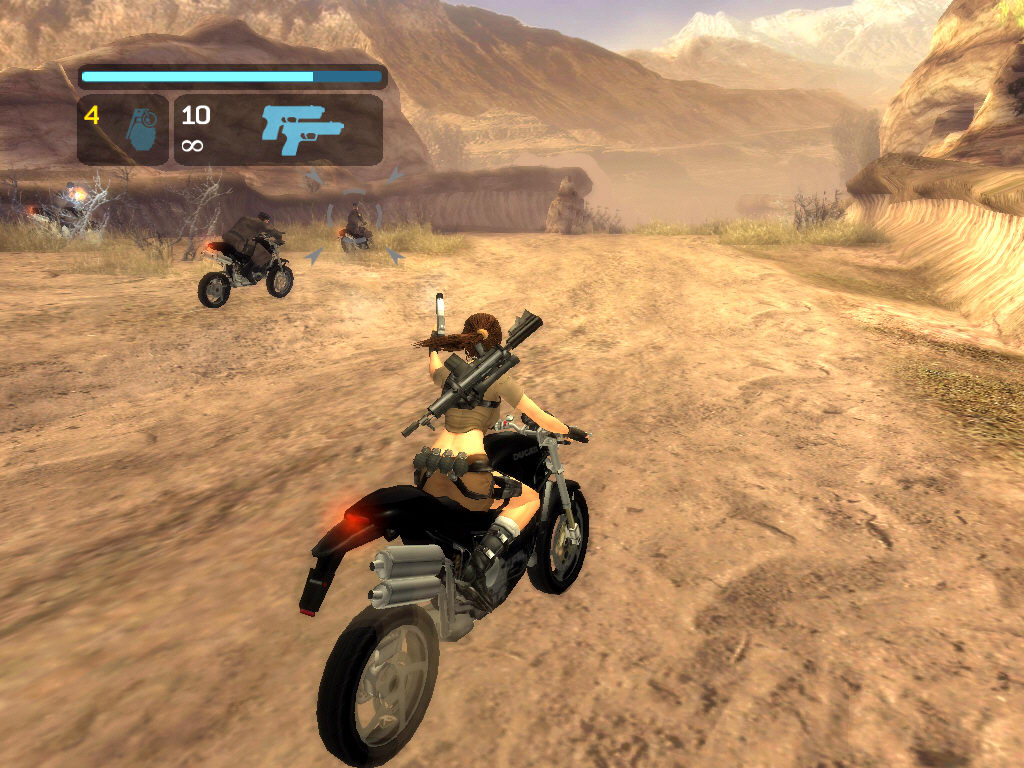Select the grenade icon in the HUD
Screen dimensions: 1024x768
(145, 131)
